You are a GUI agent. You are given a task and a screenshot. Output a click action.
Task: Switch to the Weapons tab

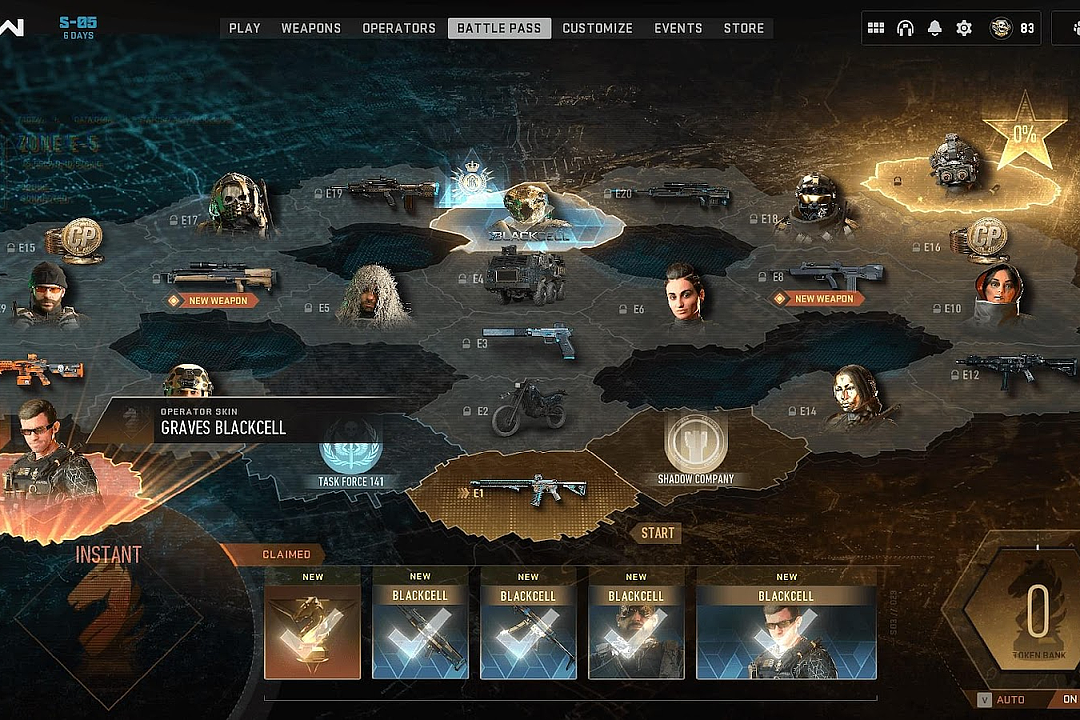pos(311,28)
